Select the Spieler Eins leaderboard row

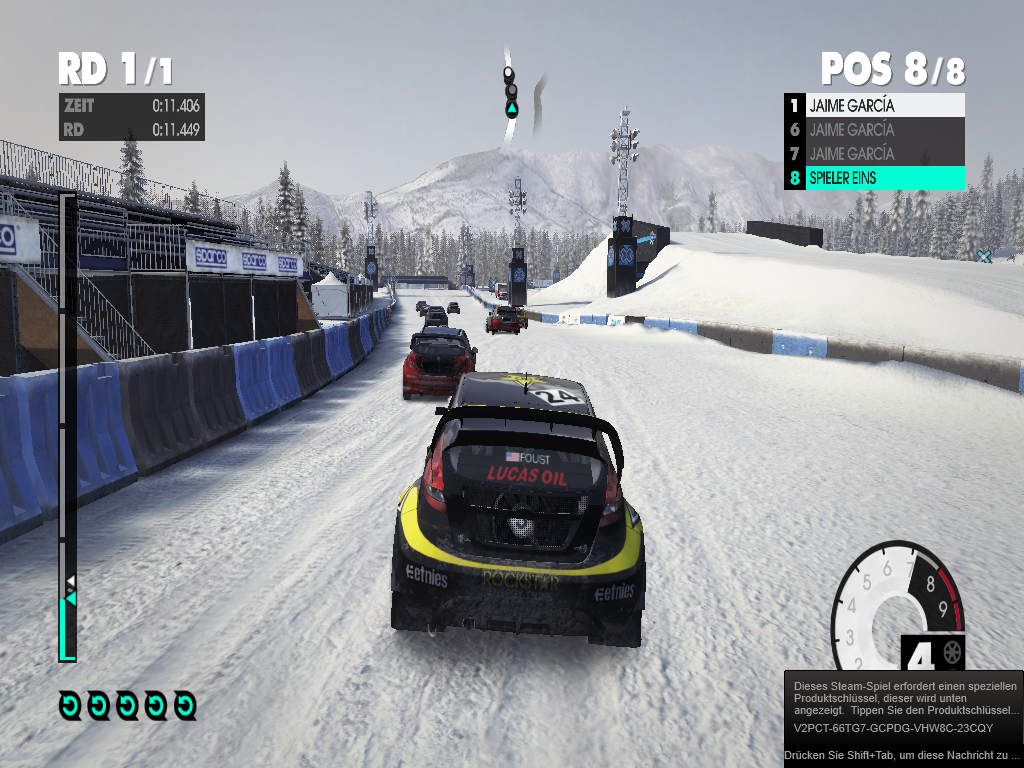coord(874,178)
